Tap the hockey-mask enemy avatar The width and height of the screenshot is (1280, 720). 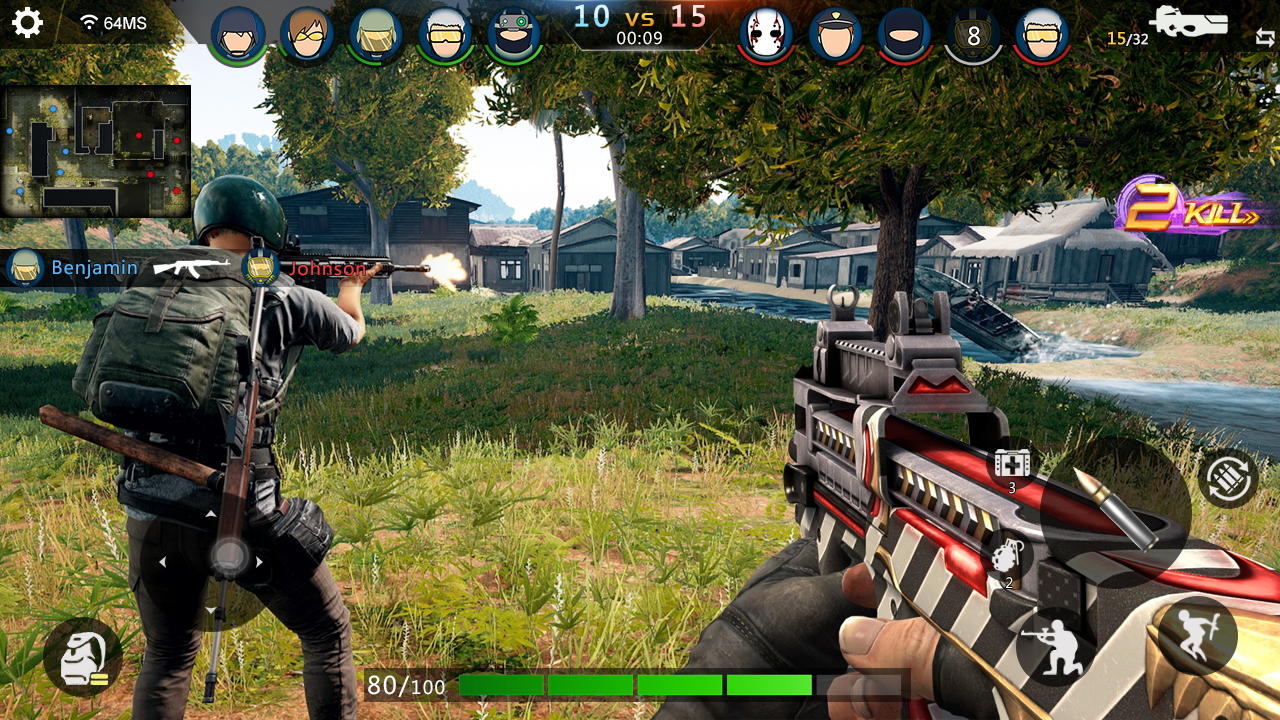tap(765, 32)
